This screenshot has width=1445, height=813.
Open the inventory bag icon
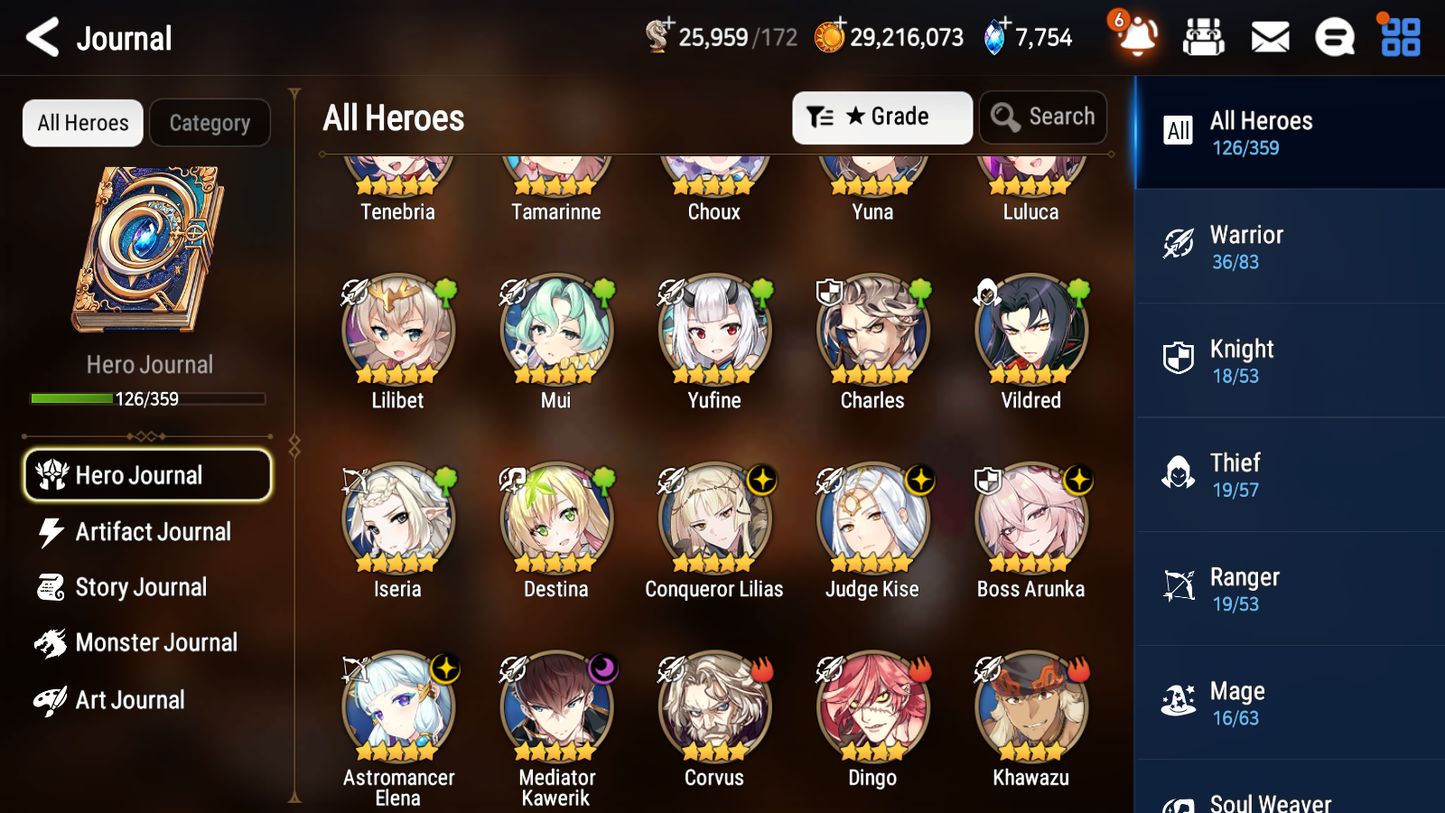(x=1203, y=36)
